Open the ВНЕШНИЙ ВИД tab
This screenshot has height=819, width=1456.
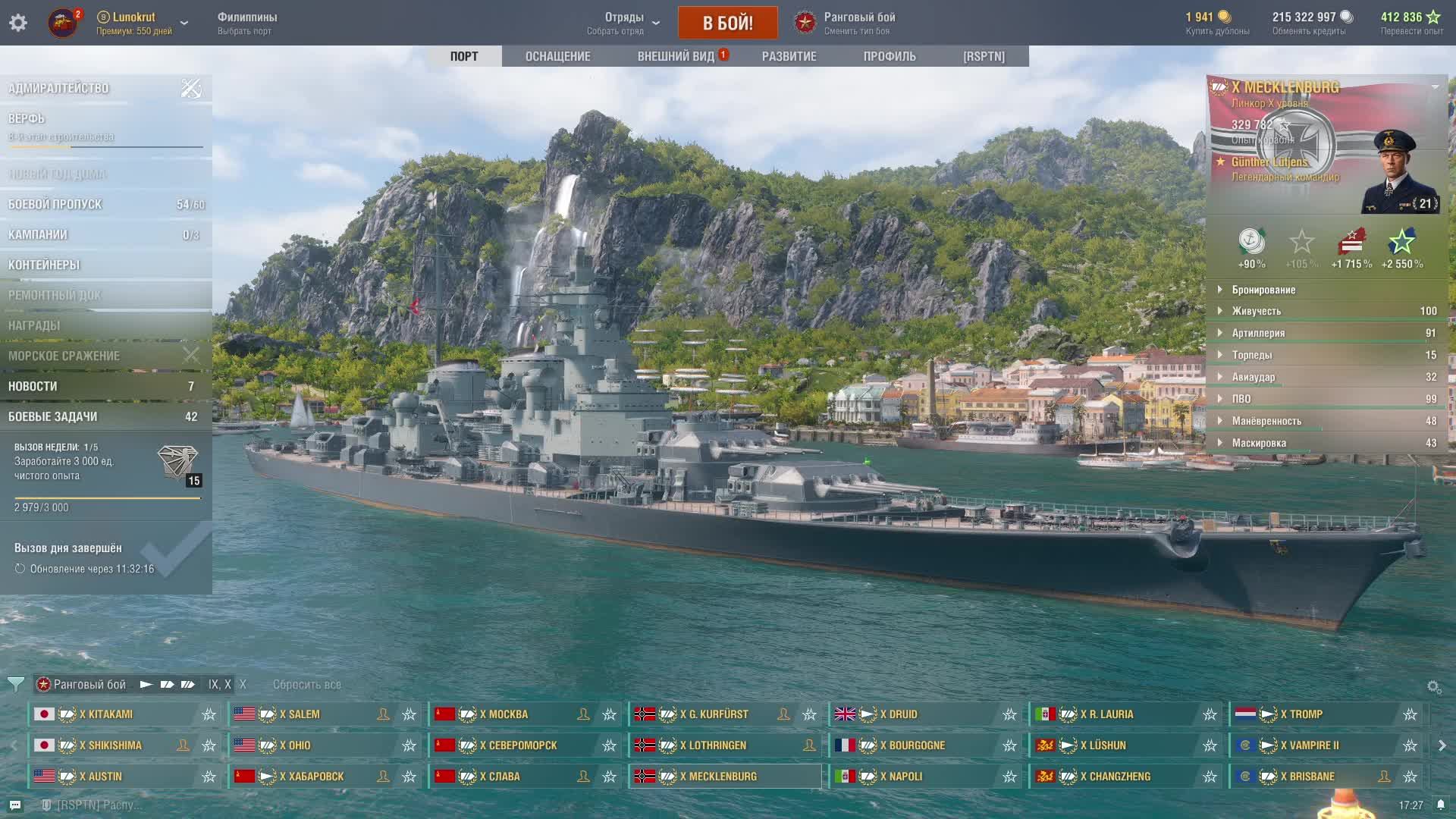(676, 56)
